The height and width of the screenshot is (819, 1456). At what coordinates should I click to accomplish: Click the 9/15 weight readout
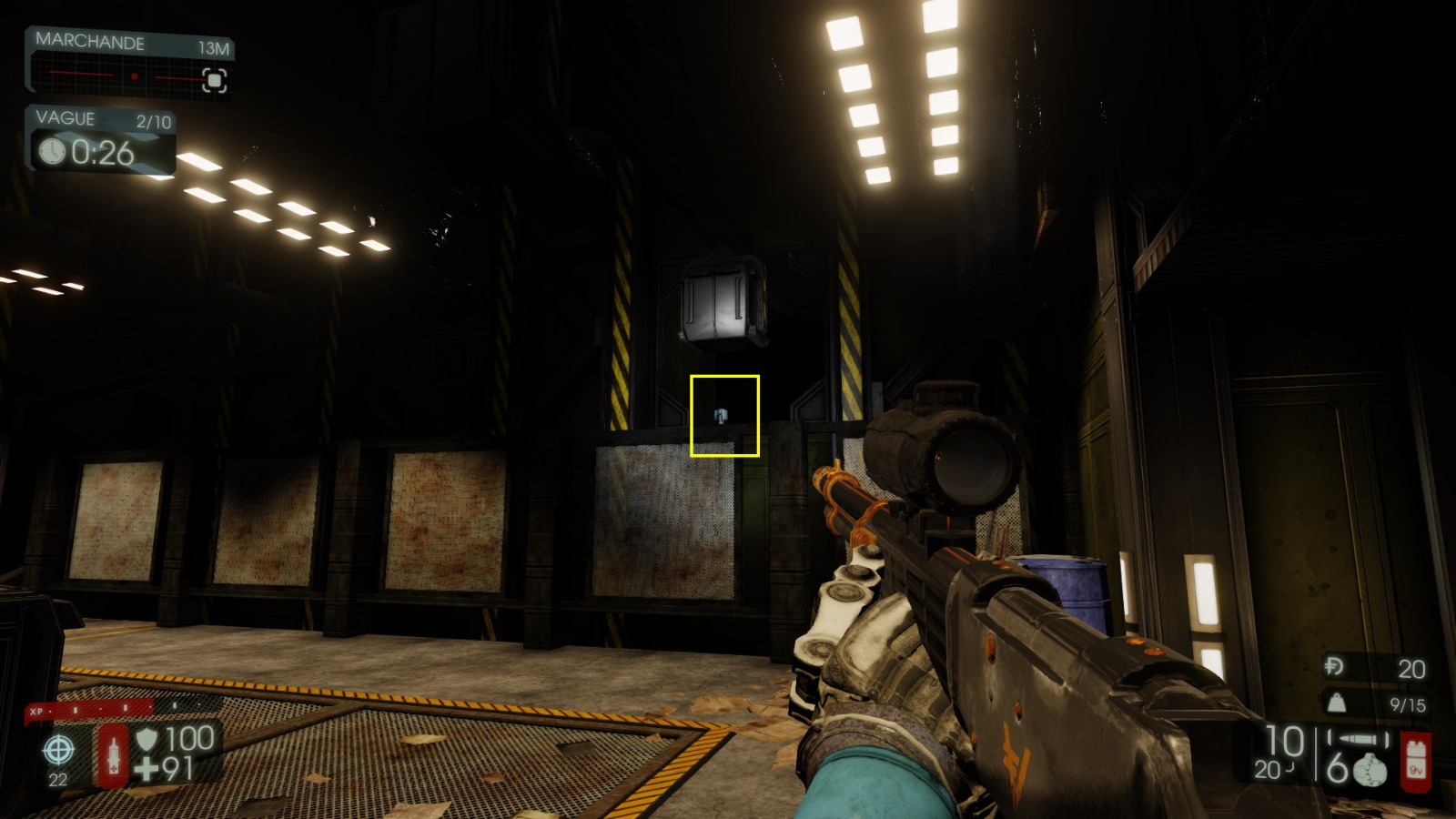(x=1408, y=704)
